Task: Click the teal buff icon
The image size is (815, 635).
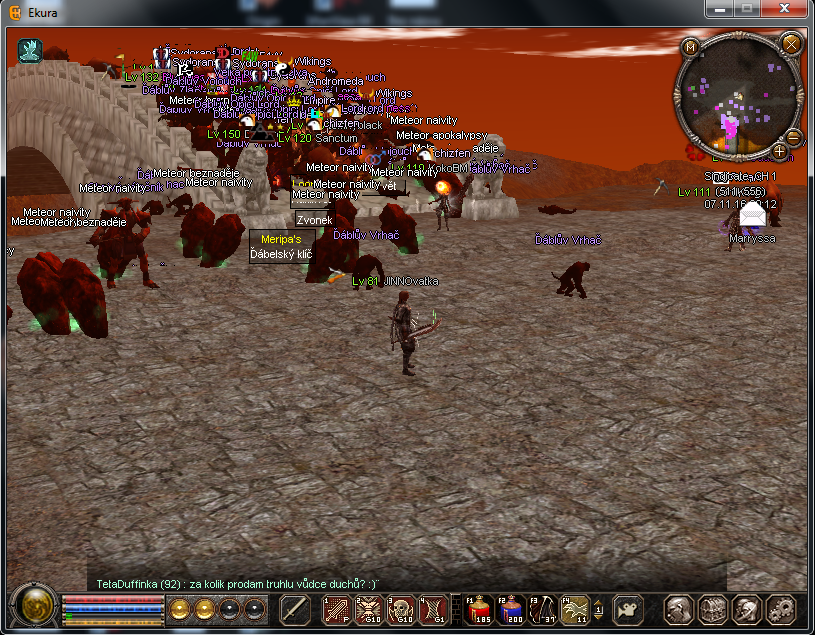Action: tap(30, 51)
